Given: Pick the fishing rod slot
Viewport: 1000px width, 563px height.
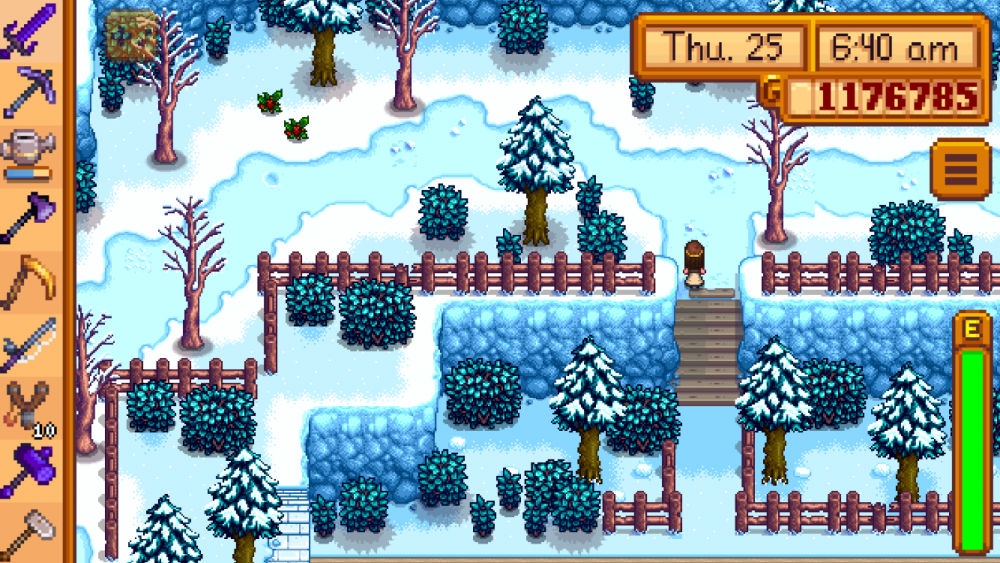Looking at the screenshot, I should [x=31, y=344].
